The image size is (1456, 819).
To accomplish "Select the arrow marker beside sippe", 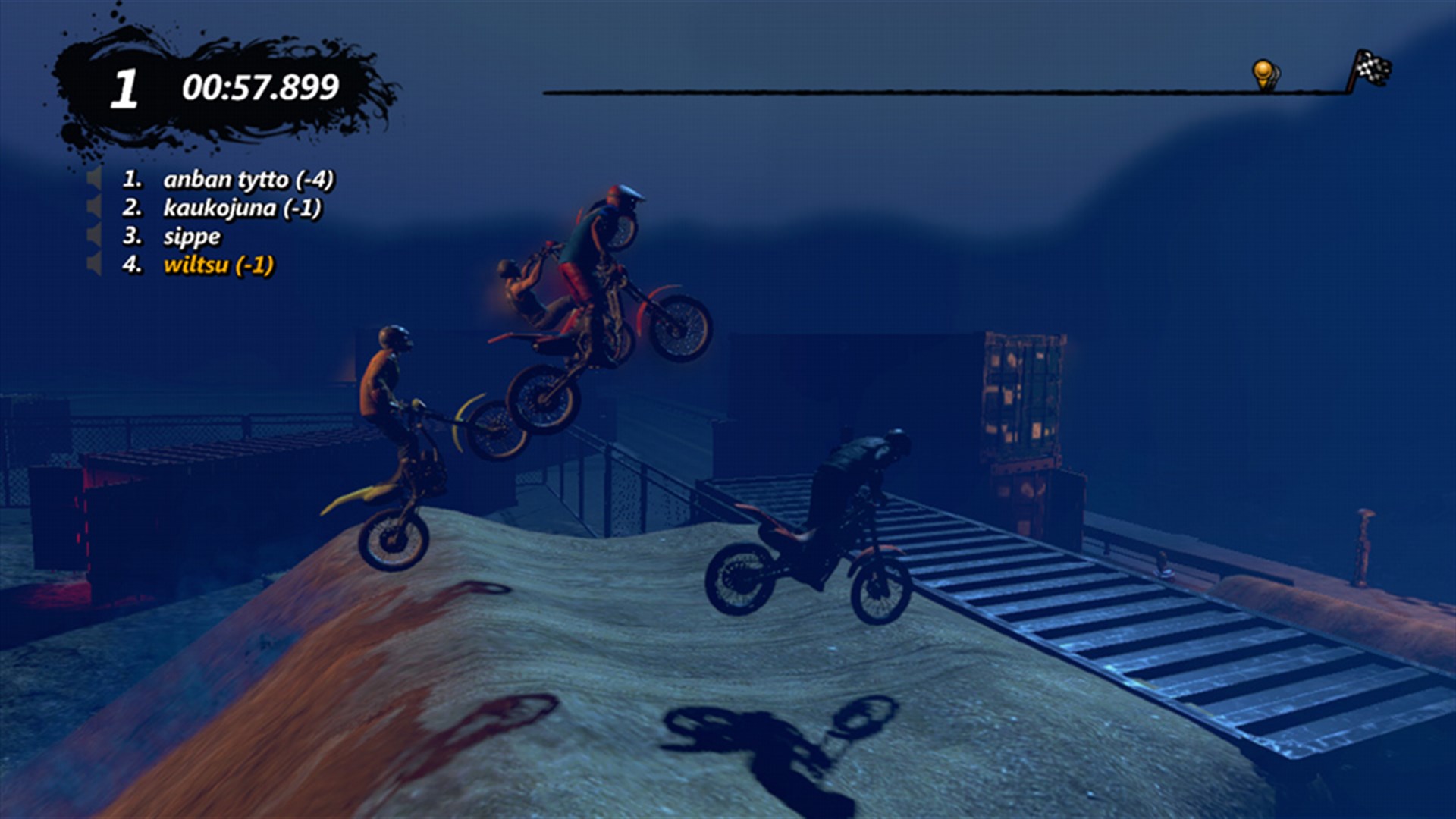I will (93, 236).
